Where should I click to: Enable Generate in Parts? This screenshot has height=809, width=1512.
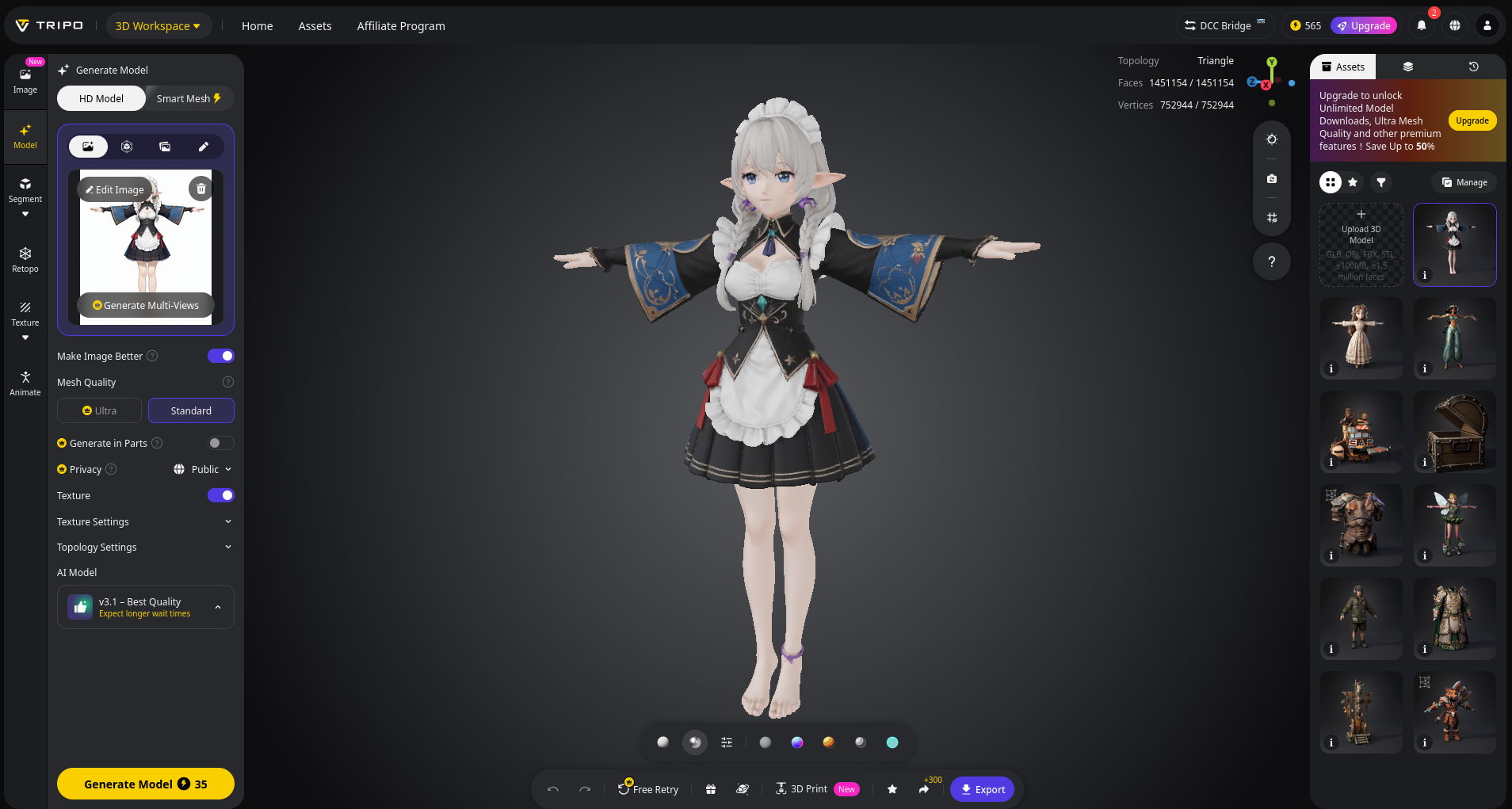(220, 443)
